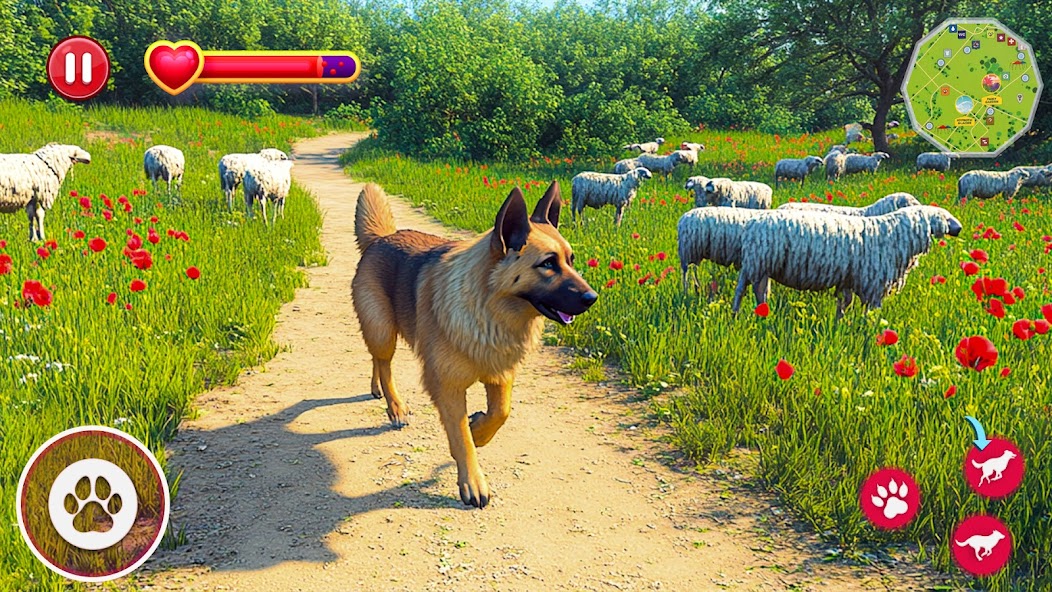Open the octagonal minimap
The image size is (1052, 592).
pyautogui.click(x=971, y=87)
